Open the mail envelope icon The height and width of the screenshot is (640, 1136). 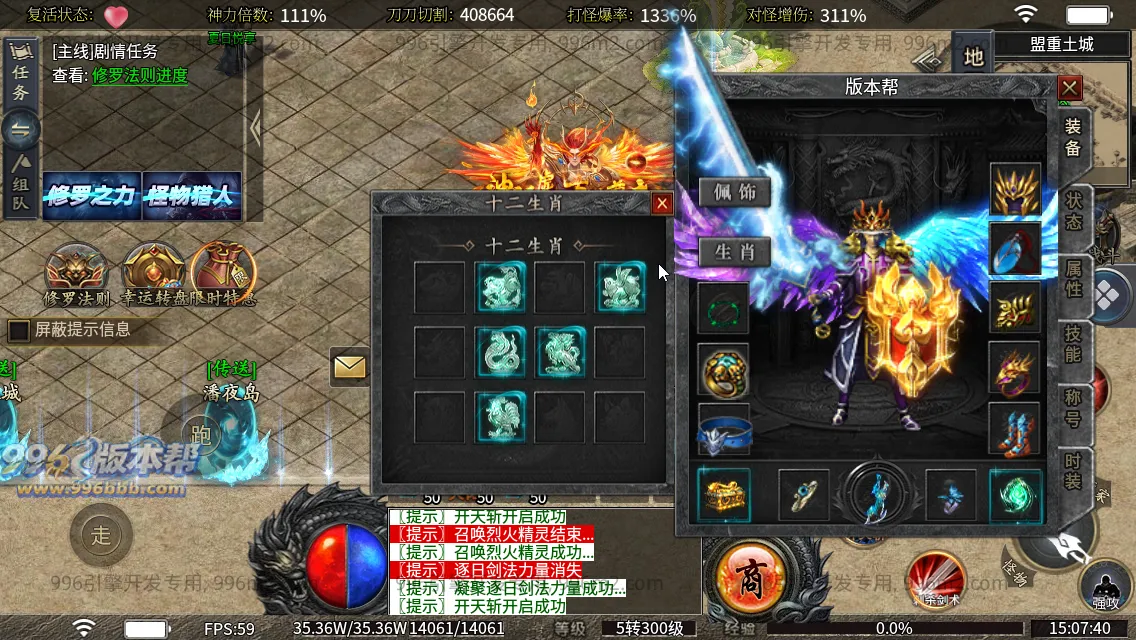(350, 367)
